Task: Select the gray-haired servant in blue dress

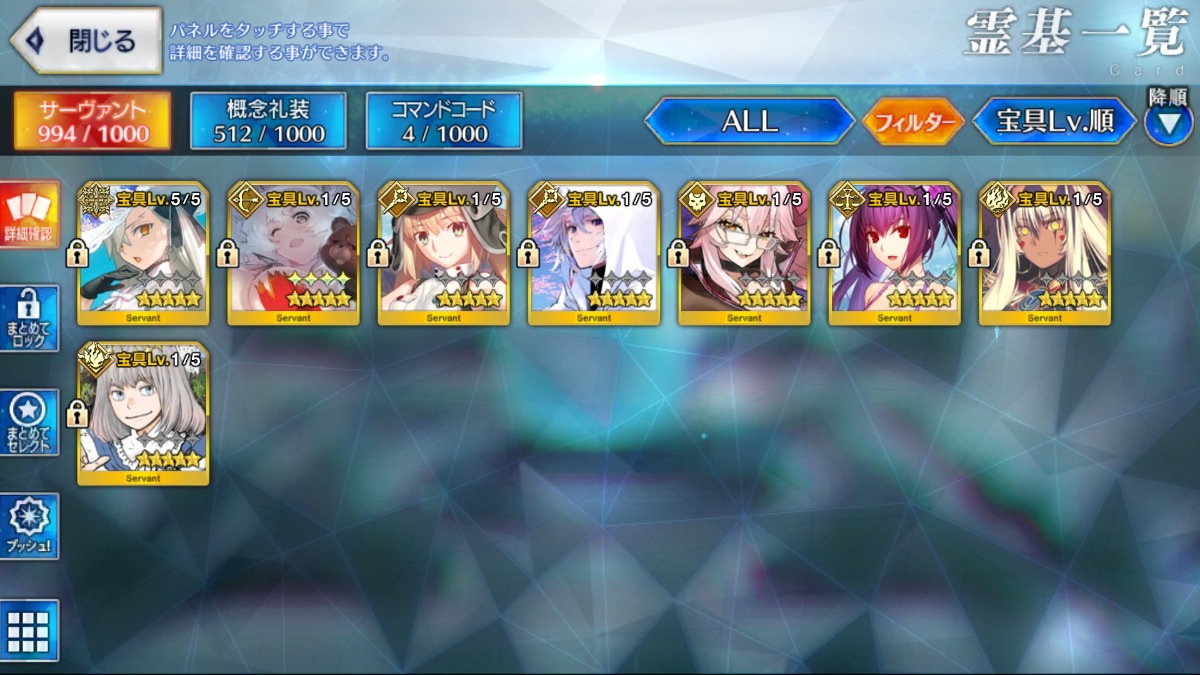Action: [x=143, y=414]
